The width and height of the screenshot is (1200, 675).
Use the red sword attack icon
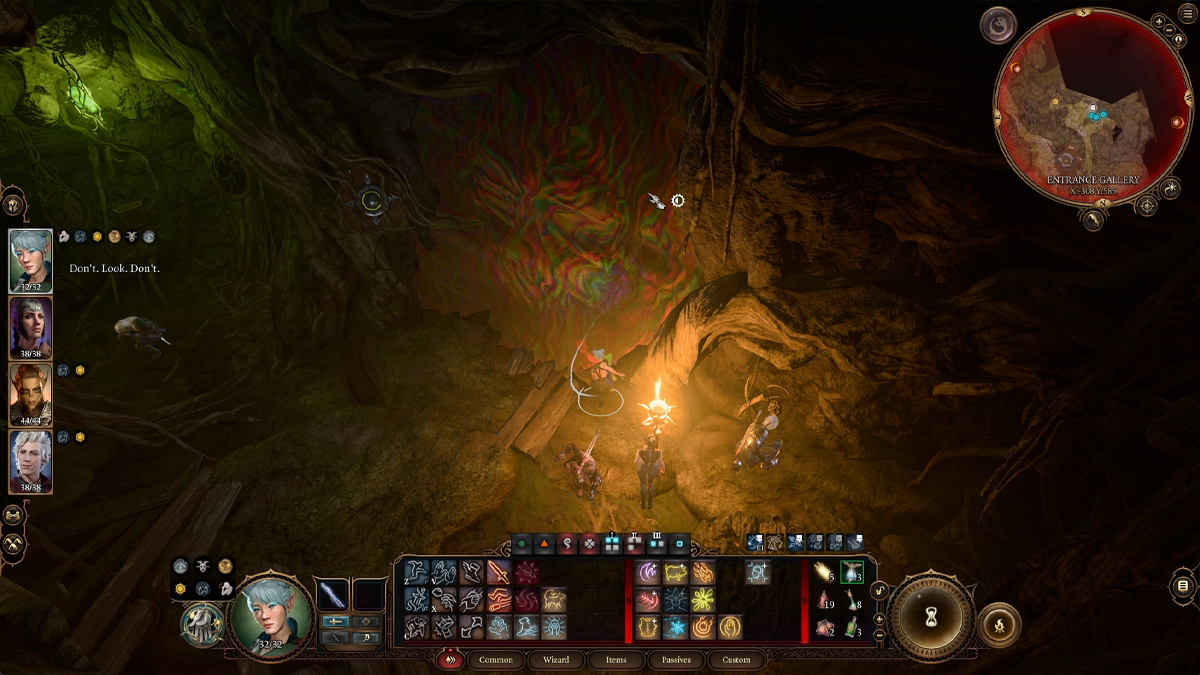(x=498, y=572)
